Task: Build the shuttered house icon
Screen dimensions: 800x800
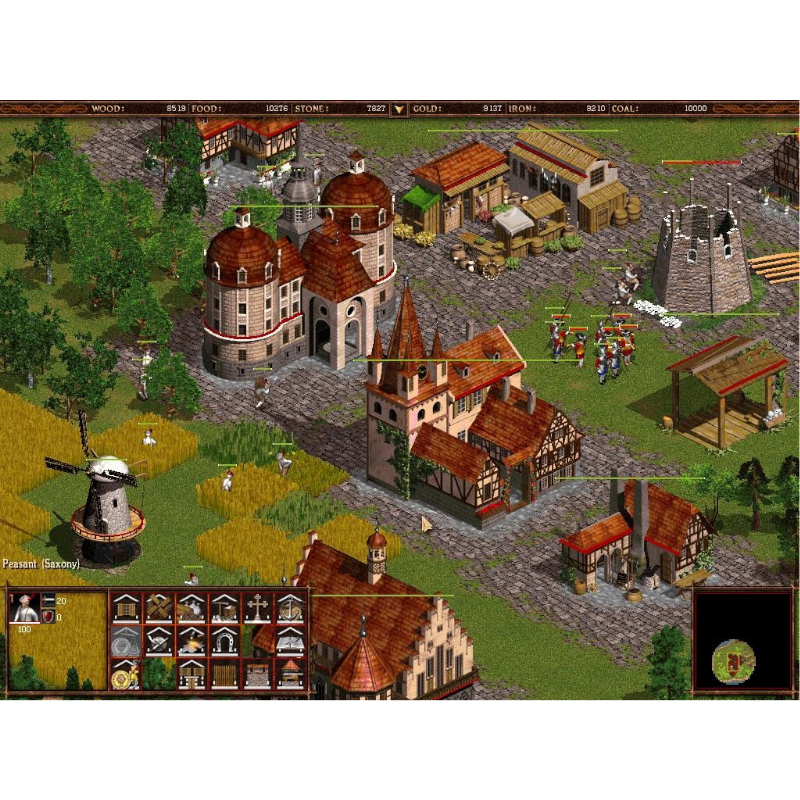Action: 125,607
